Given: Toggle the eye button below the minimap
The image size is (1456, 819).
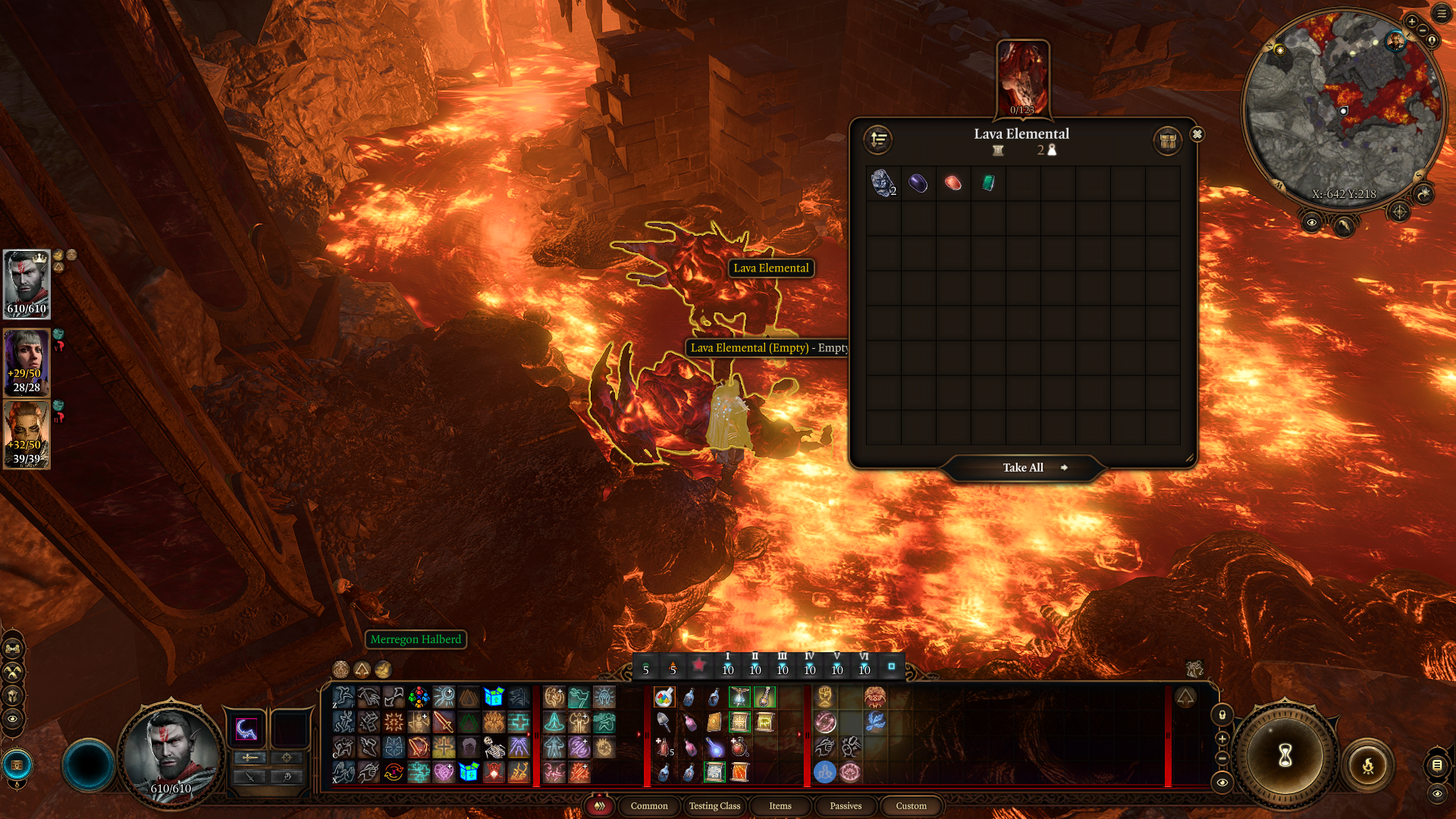Looking at the screenshot, I should click(1311, 222).
